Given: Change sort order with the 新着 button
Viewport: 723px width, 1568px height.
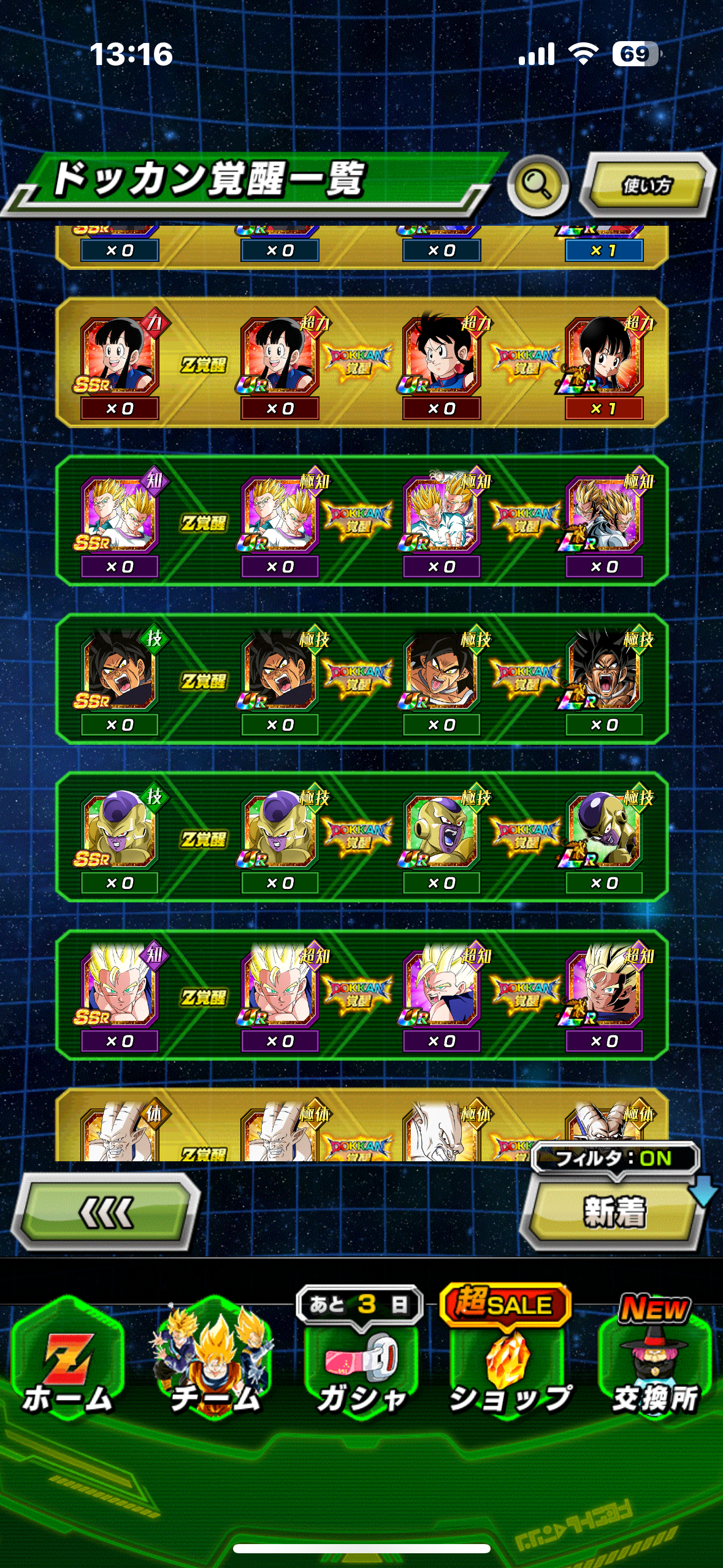Looking at the screenshot, I should click(613, 1213).
